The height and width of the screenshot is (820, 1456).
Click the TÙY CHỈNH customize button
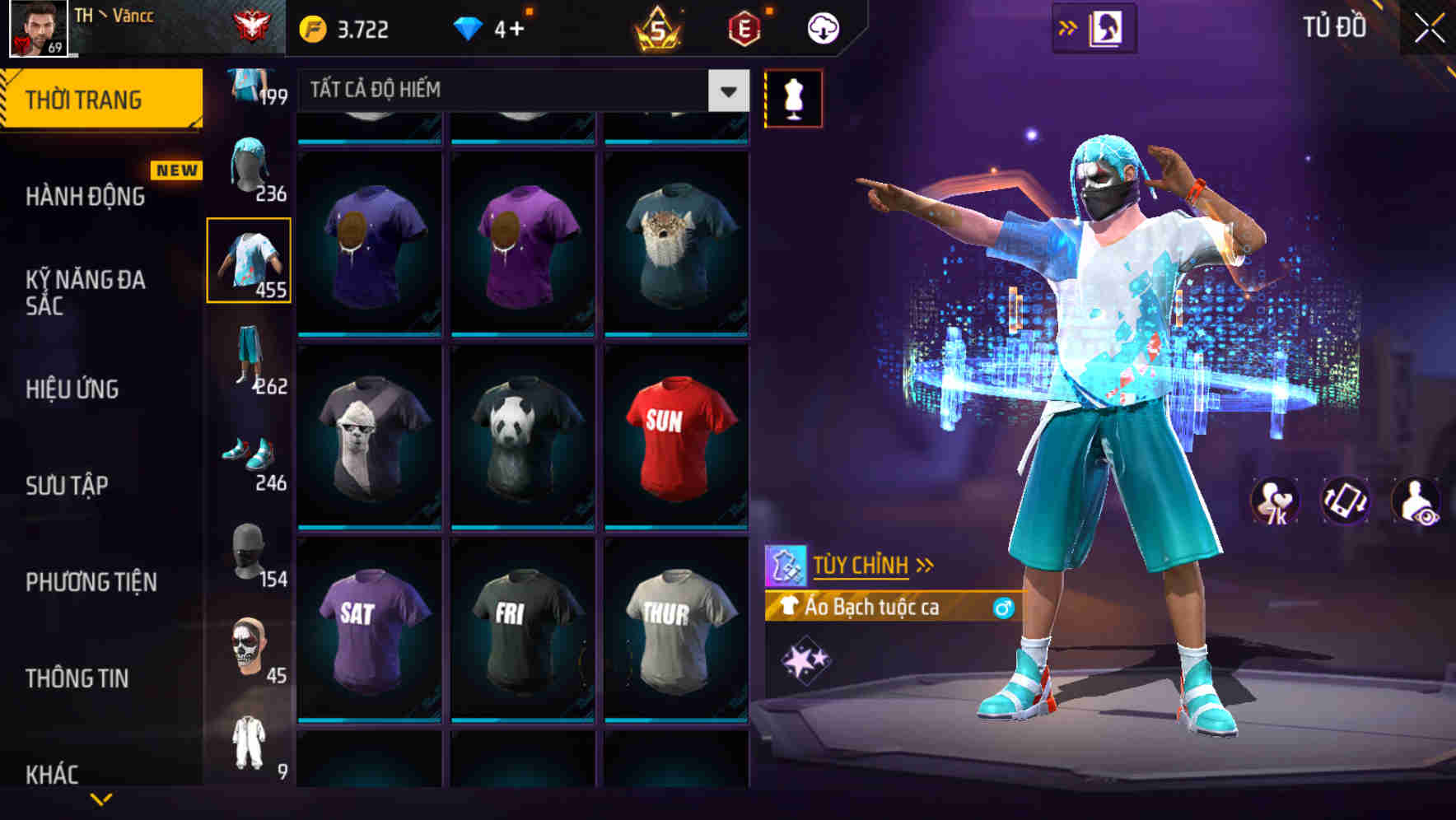click(x=863, y=565)
